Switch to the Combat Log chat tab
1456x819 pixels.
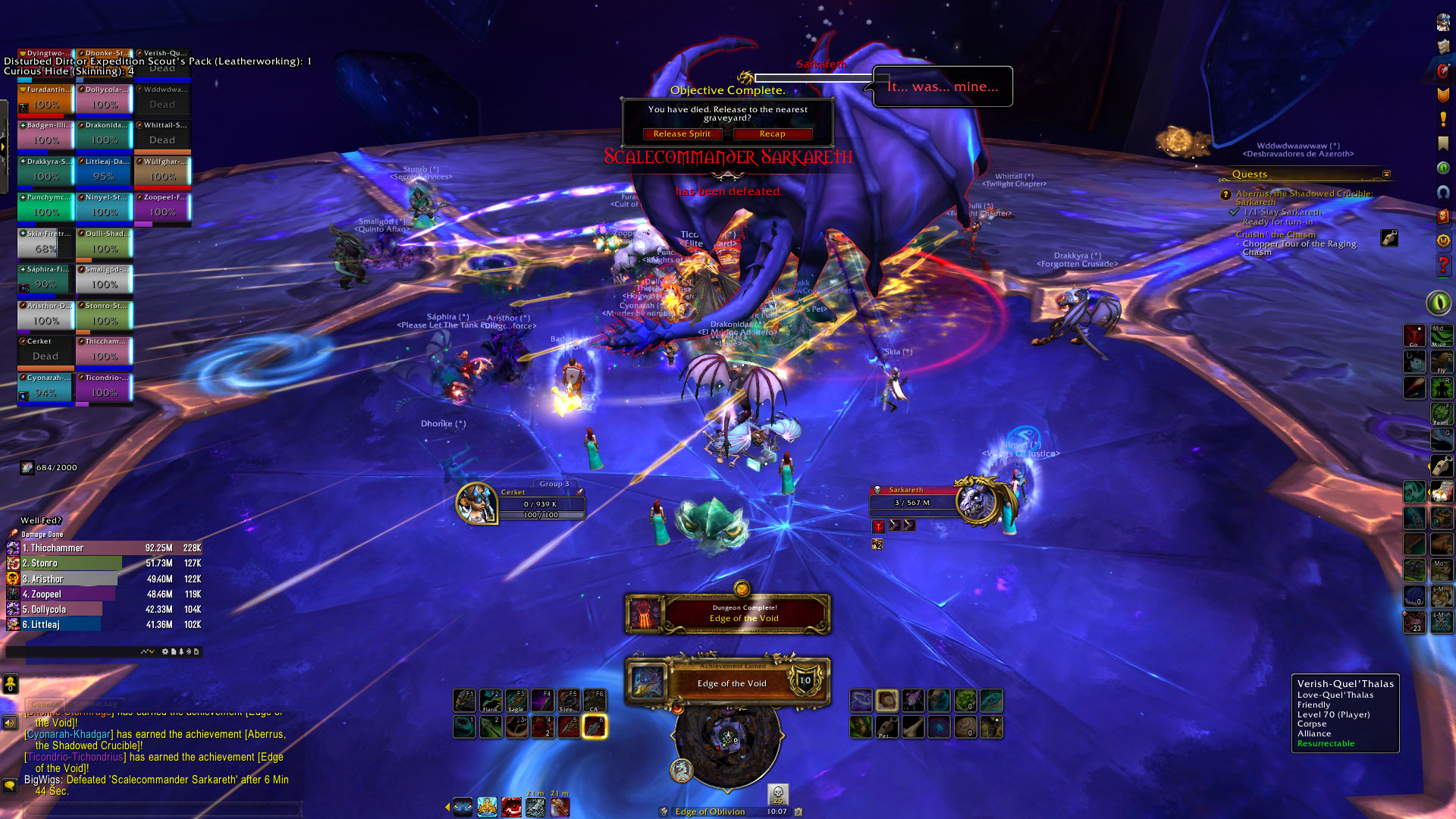coord(96,704)
